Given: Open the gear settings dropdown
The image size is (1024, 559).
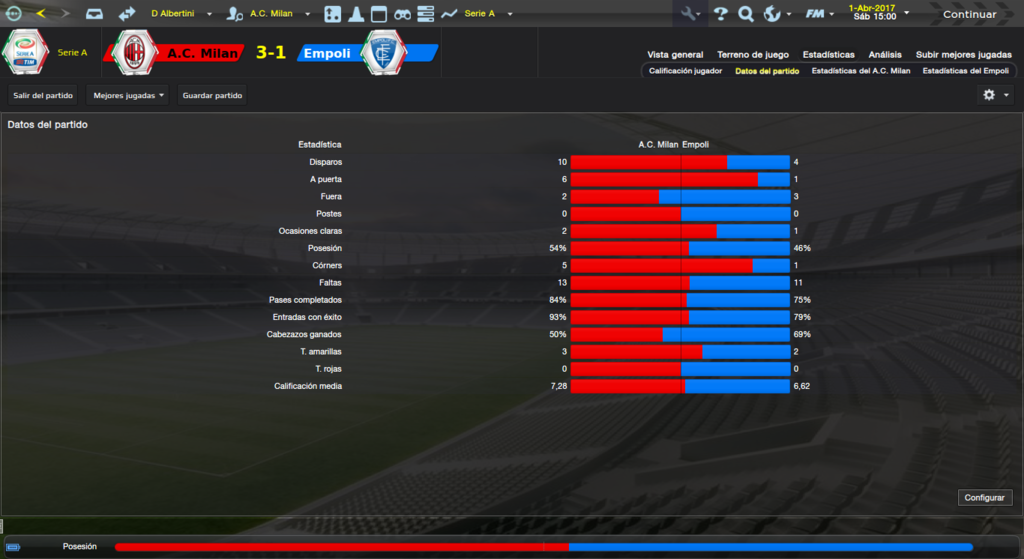Looking at the screenshot, I should point(996,95).
